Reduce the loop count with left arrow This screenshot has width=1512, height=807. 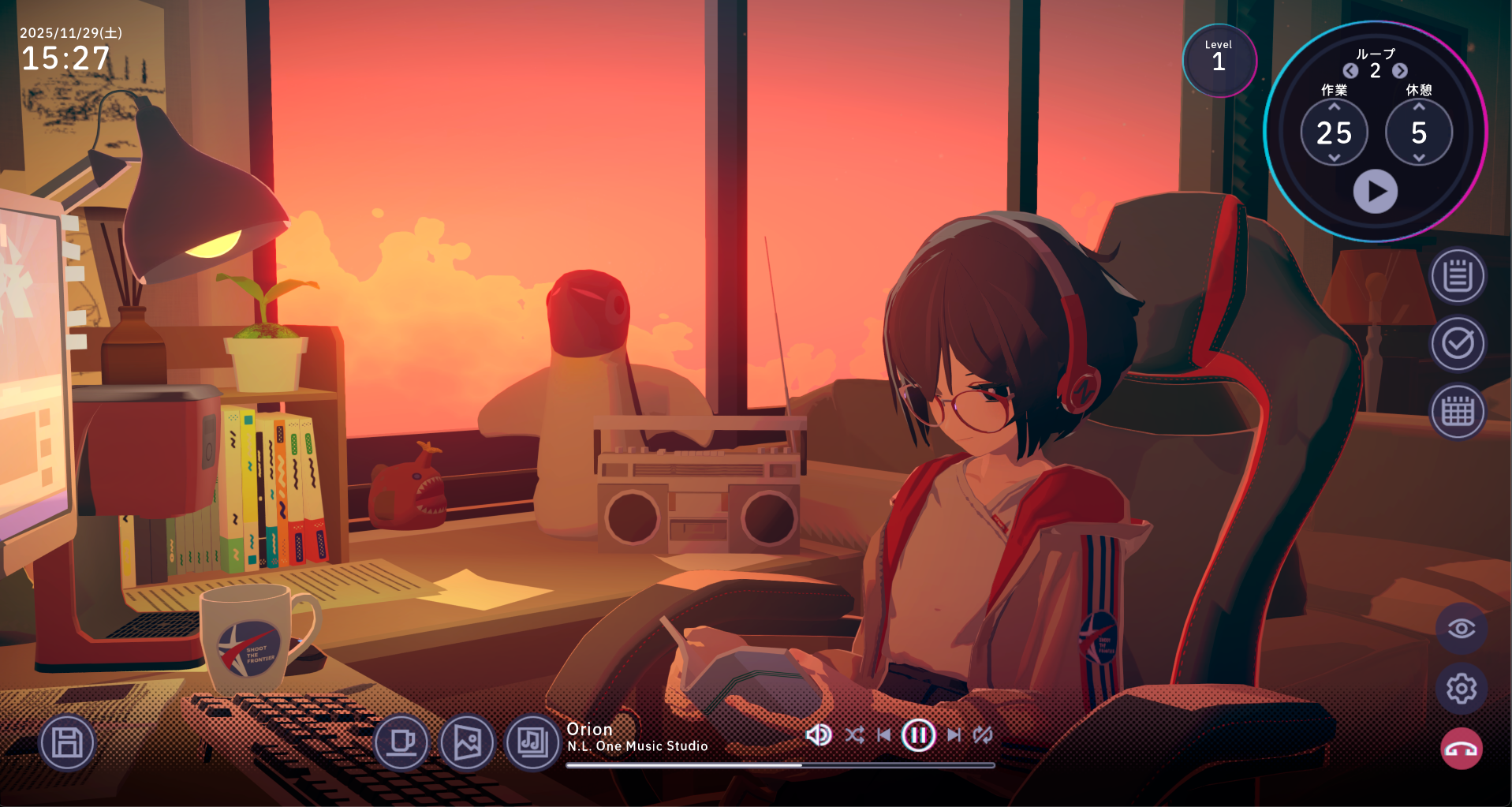pos(1350,71)
